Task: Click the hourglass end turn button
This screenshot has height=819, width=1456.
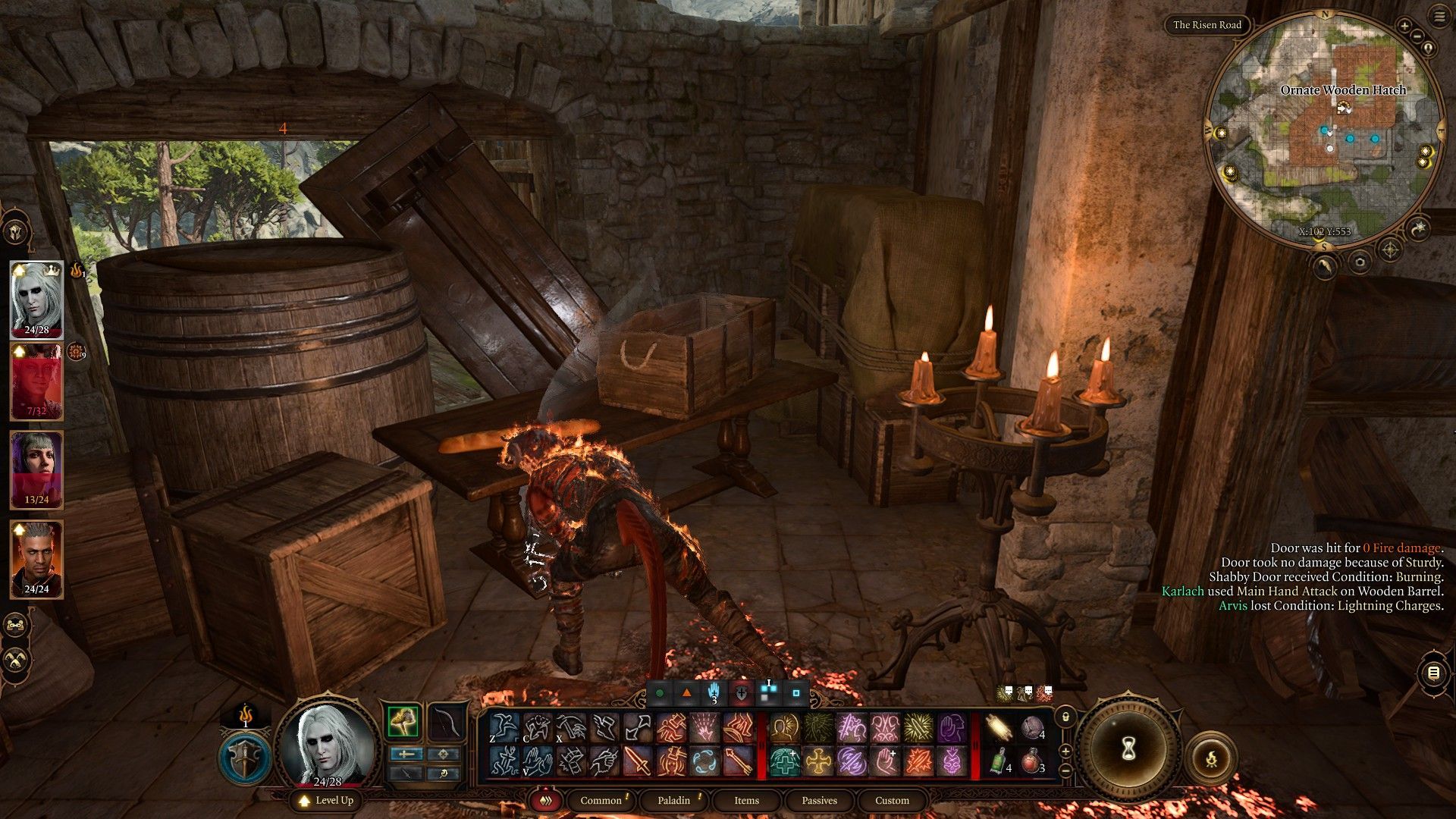Action: 1128,749
